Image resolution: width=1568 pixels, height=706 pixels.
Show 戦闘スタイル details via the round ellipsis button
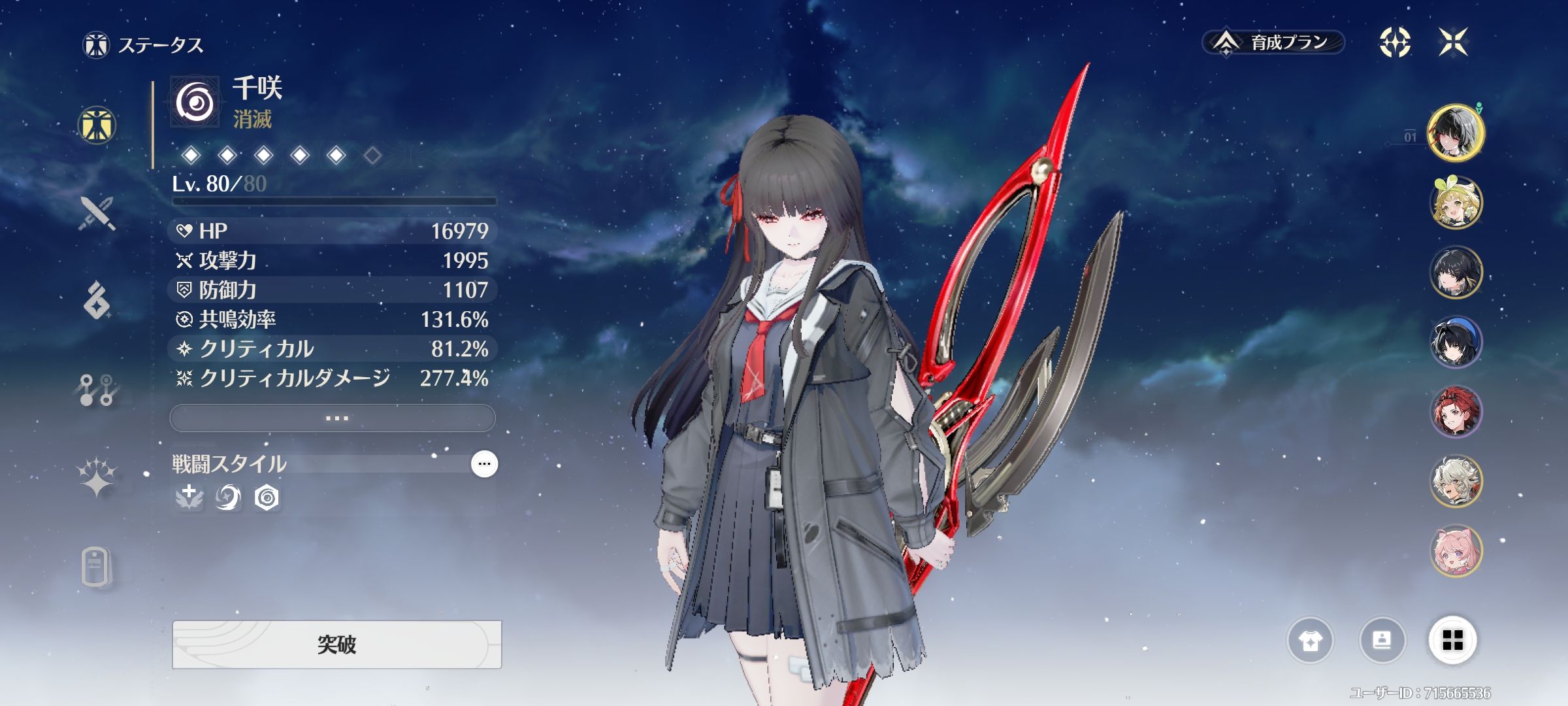pyautogui.click(x=484, y=464)
